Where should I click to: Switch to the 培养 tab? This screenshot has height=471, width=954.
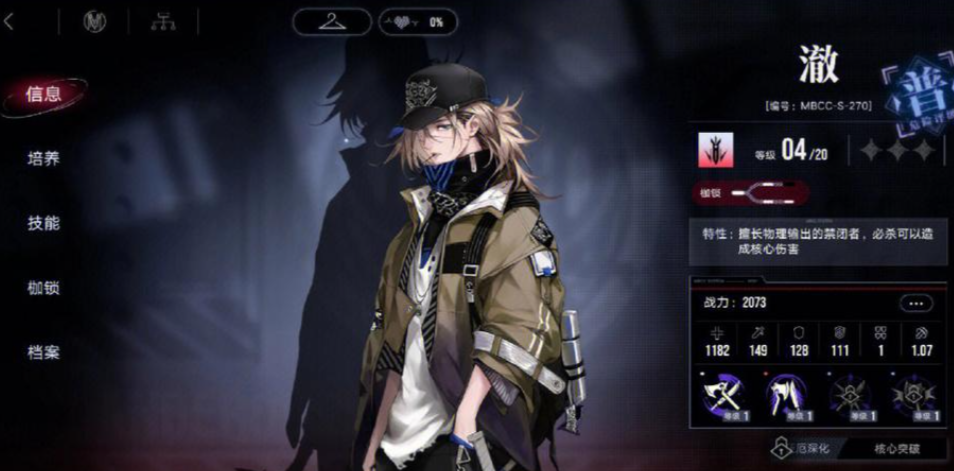pyautogui.click(x=44, y=159)
